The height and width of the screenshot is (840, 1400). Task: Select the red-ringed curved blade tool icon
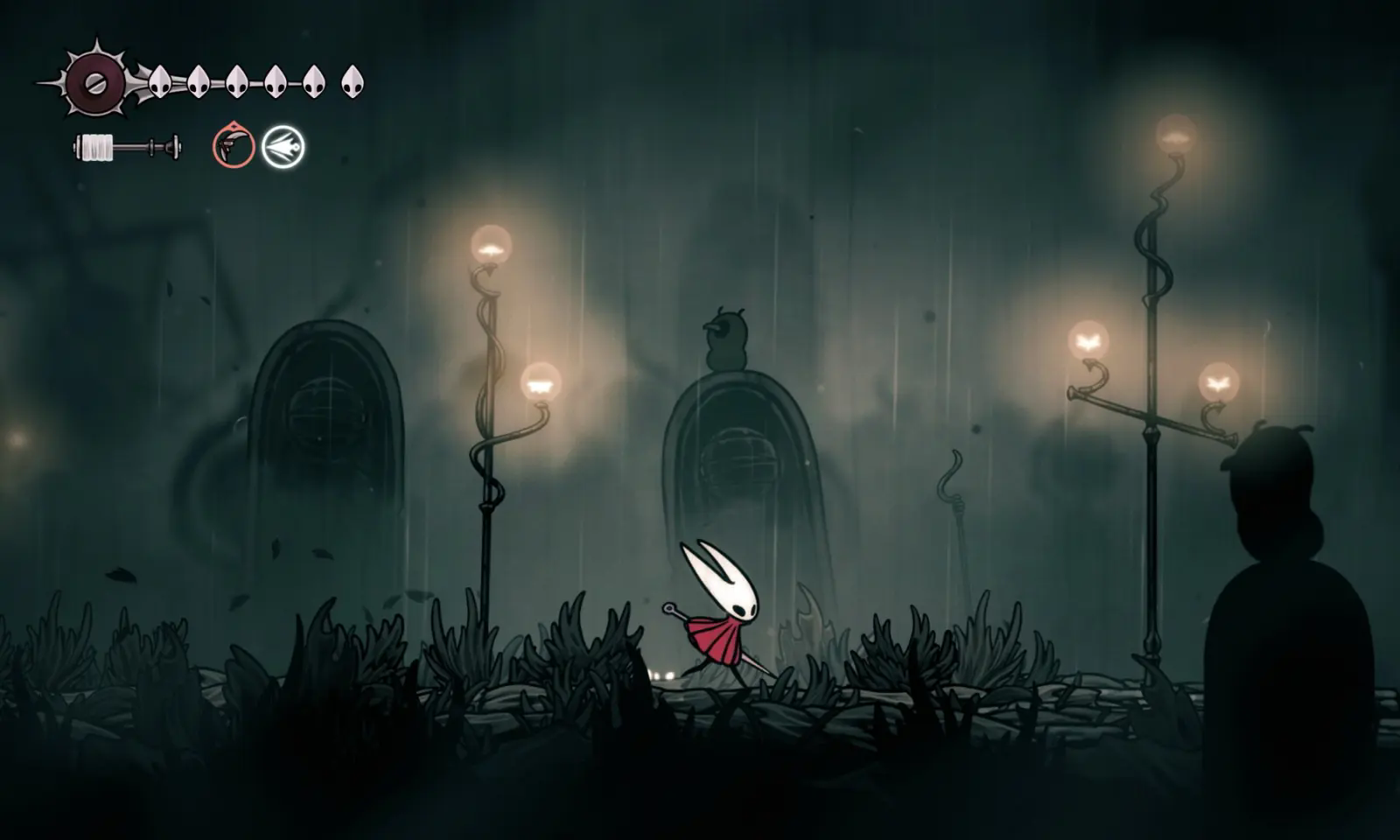(233, 146)
